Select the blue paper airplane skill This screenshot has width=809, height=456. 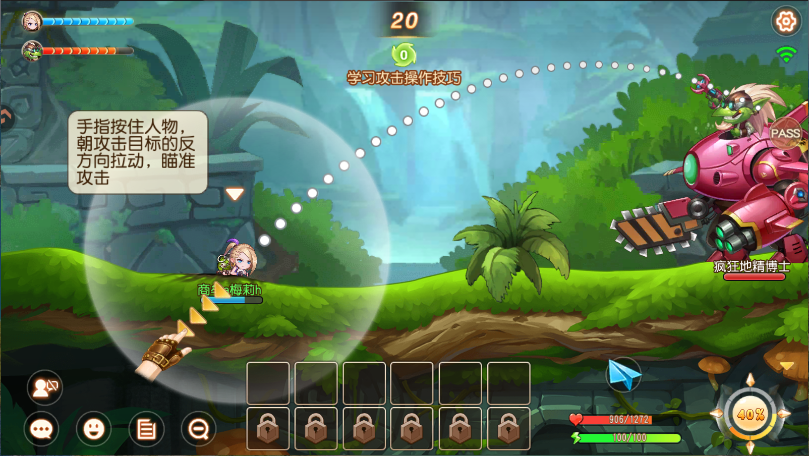point(624,375)
